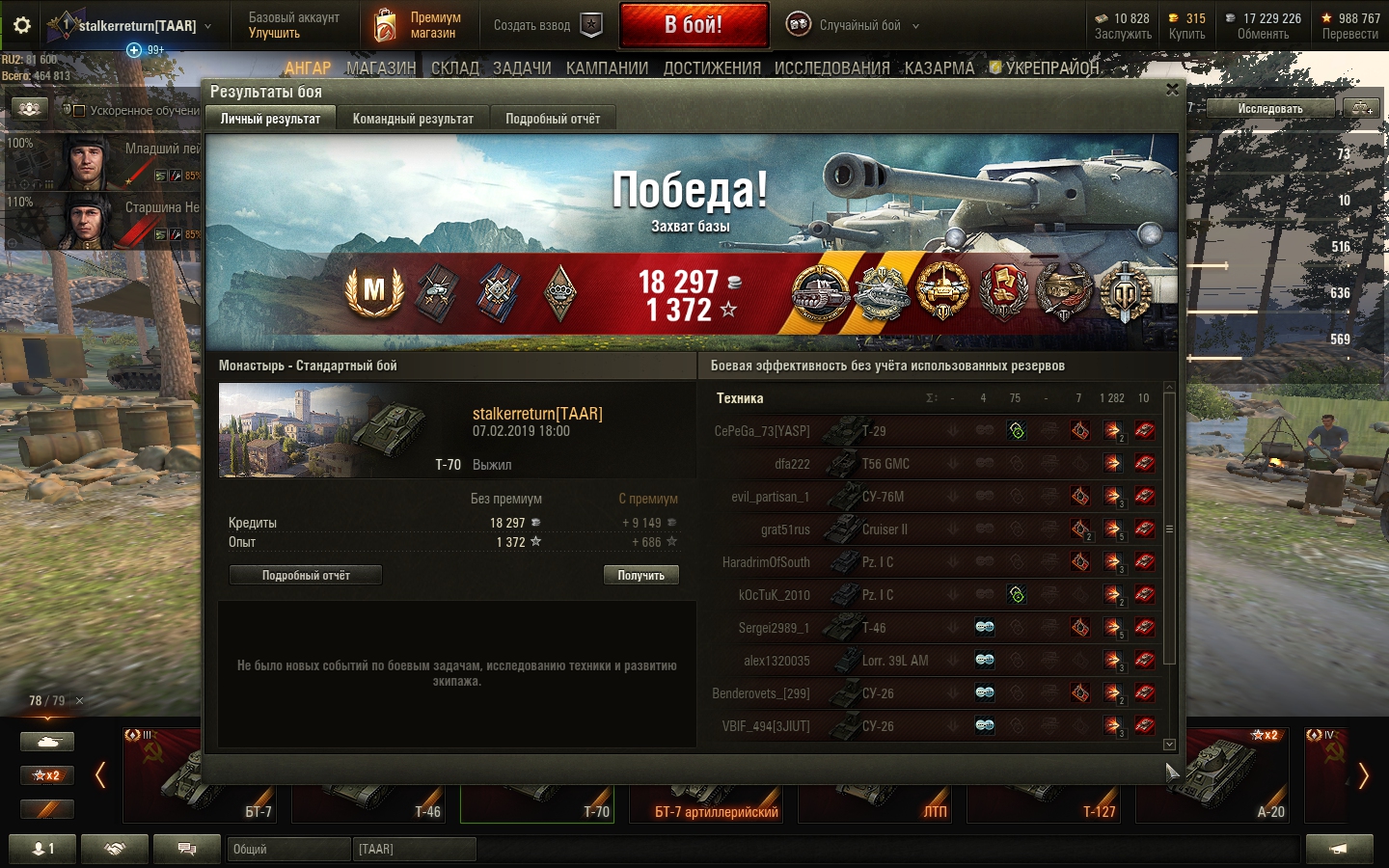Show next tanks with right carousel arrow

click(x=1363, y=775)
